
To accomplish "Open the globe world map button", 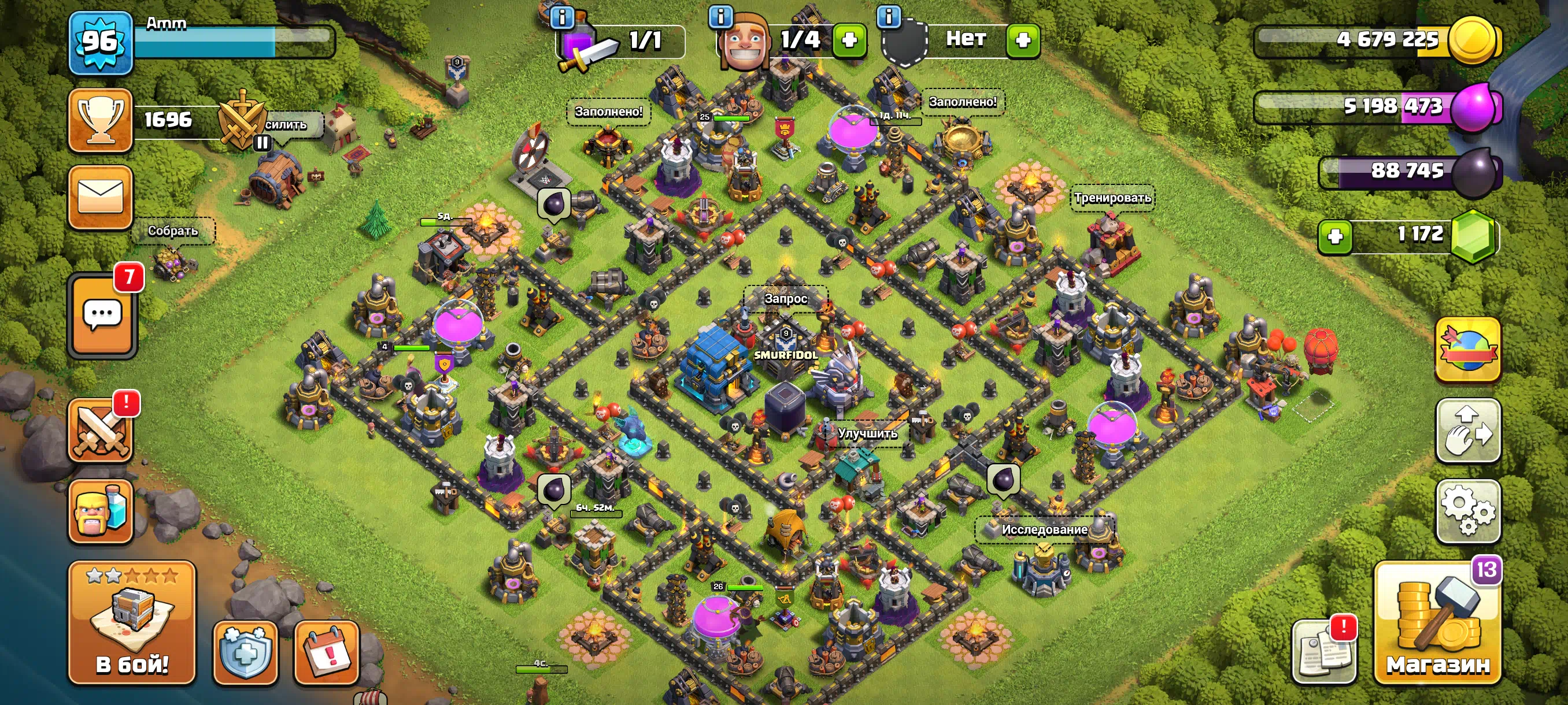I will point(1467,350).
